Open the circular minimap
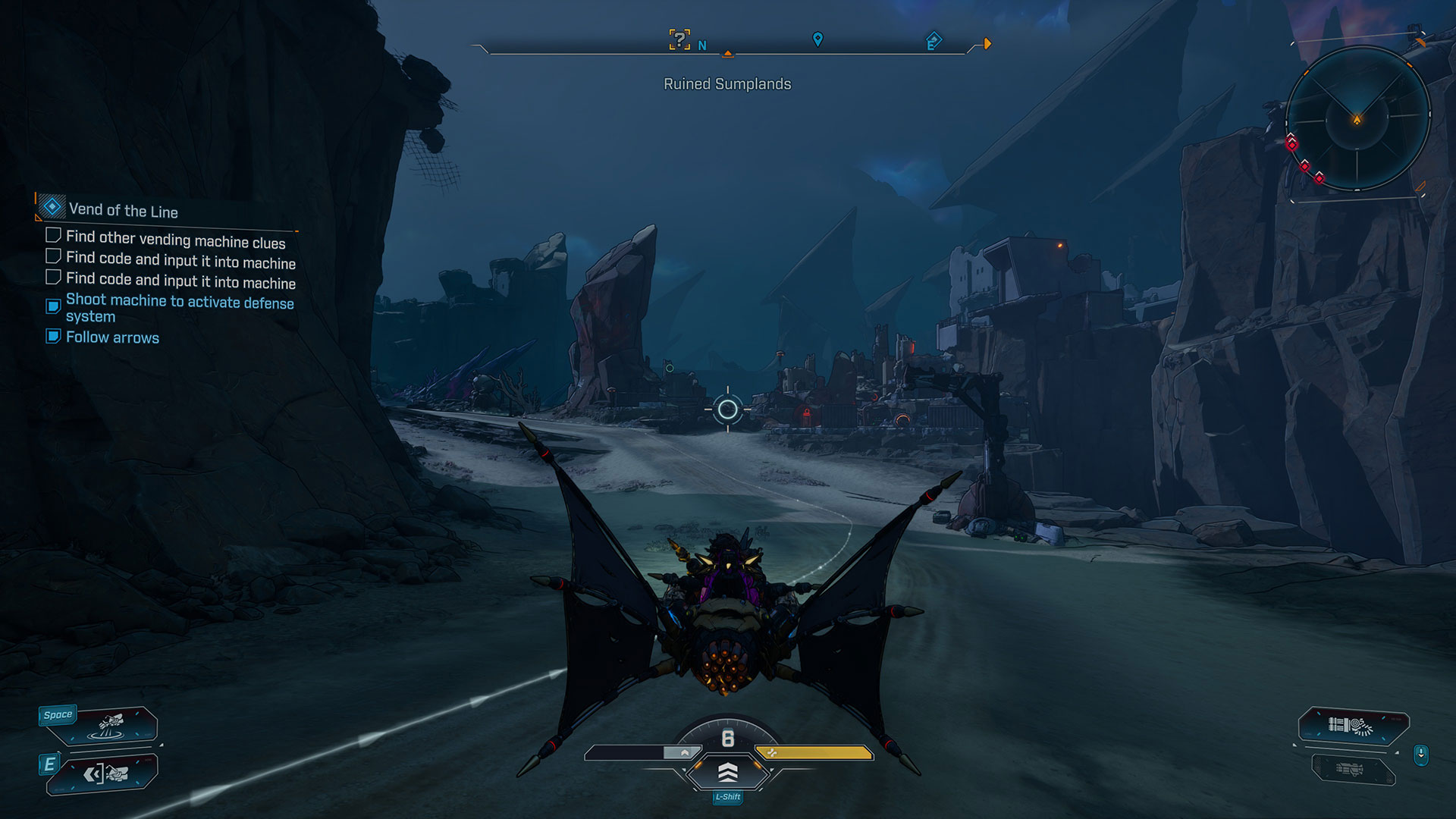Screen dimensions: 1456x819 pyautogui.click(x=1357, y=119)
